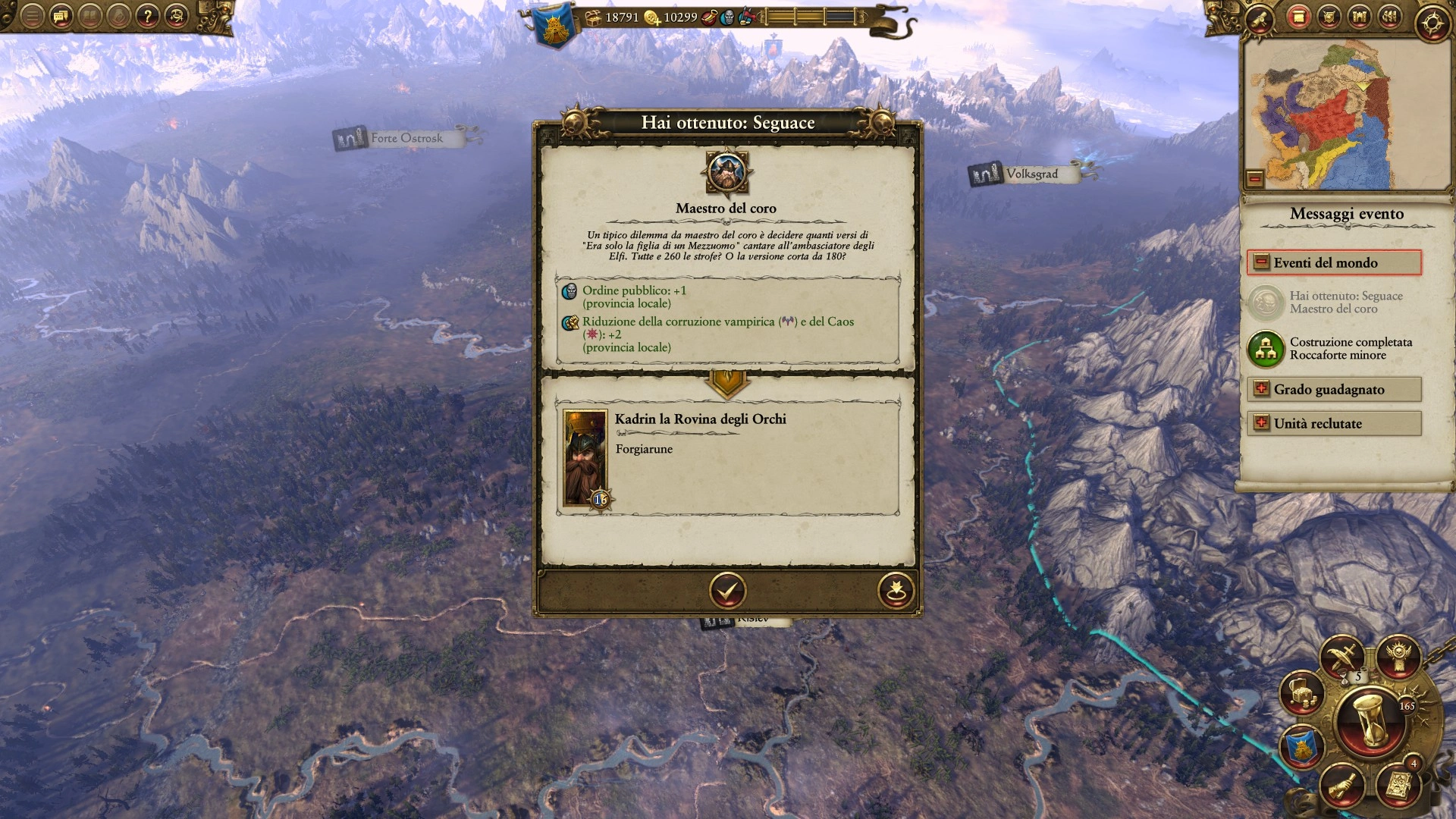Image resolution: width=1456 pixels, height=819 pixels.
Task: Open the technology sword and quill button
Action: click(1342, 657)
